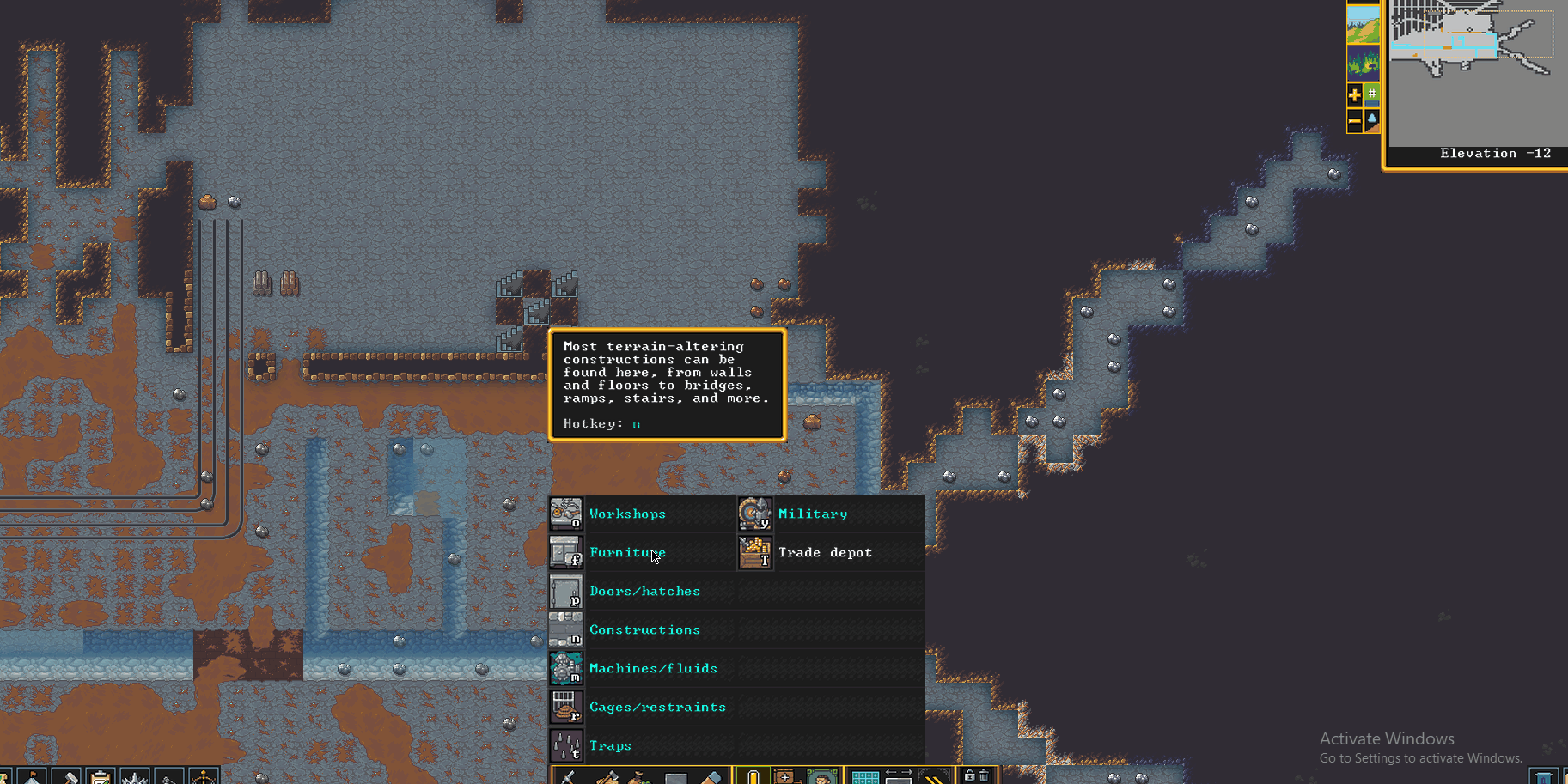The height and width of the screenshot is (784, 1568).
Task: Select Furniture from the build menu
Action: pos(628,552)
